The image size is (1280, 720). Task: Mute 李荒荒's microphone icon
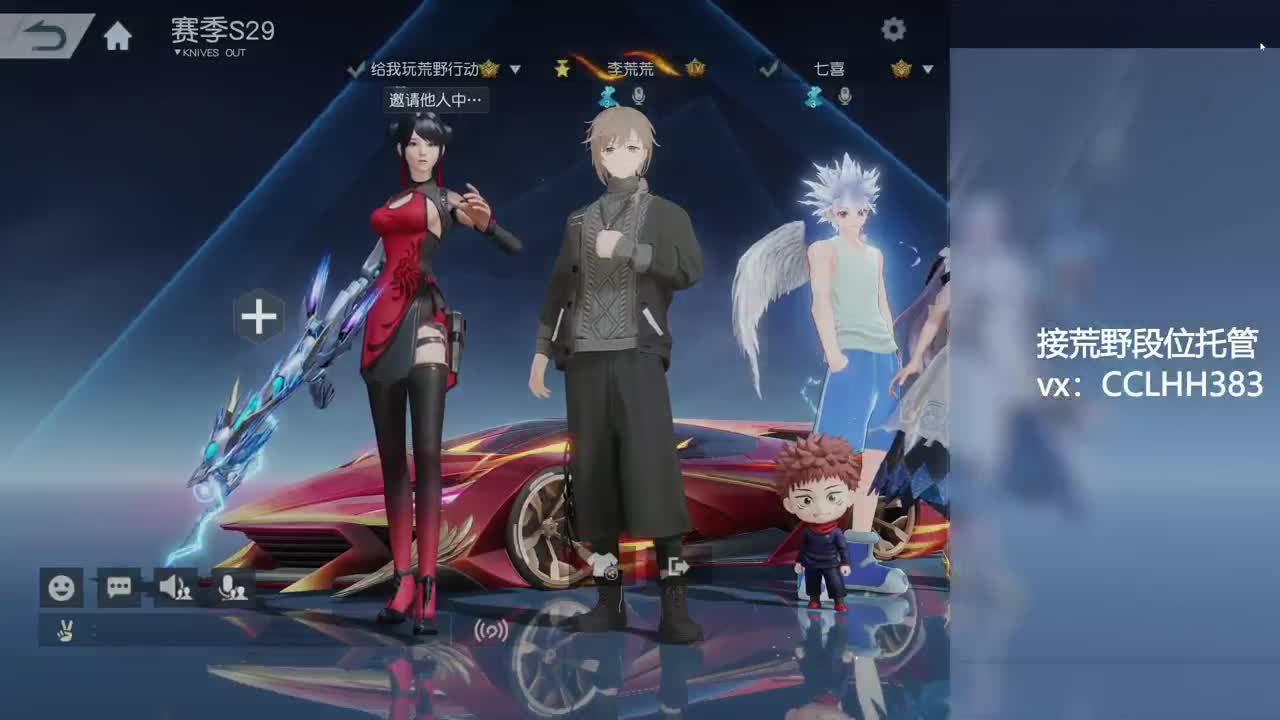click(x=638, y=96)
